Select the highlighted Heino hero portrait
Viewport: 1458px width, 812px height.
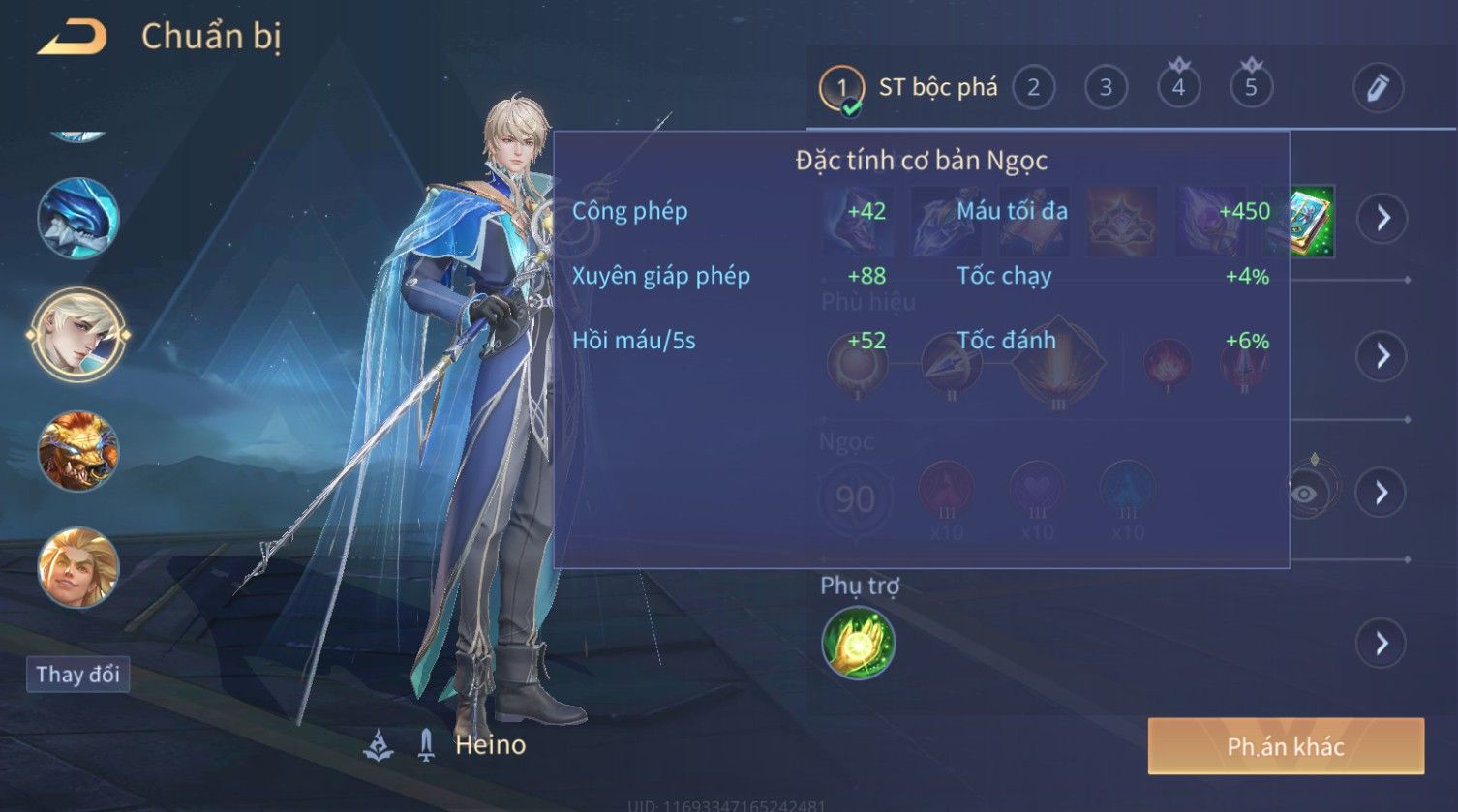click(x=77, y=335)
